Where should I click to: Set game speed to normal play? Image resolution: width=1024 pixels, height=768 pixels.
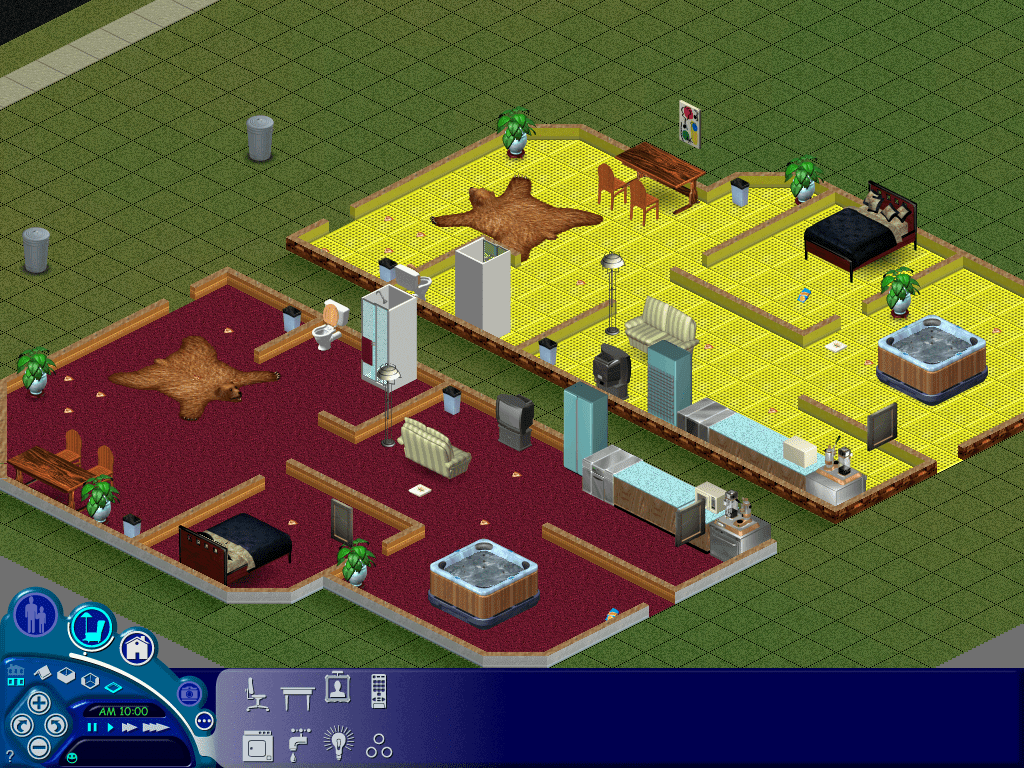[109, 728]
